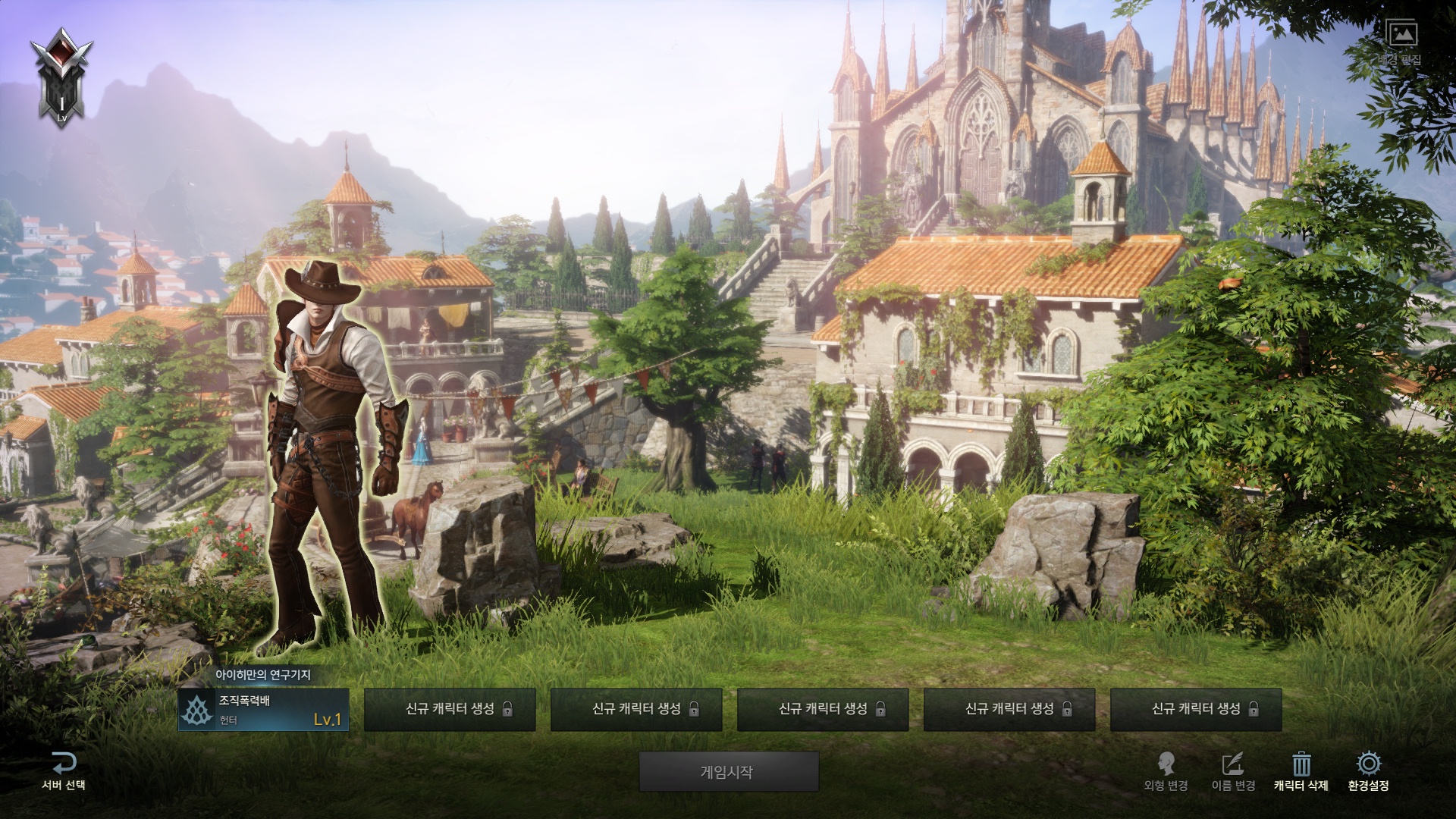Open 배경 편집 background editor

(x=1400, y=42)
